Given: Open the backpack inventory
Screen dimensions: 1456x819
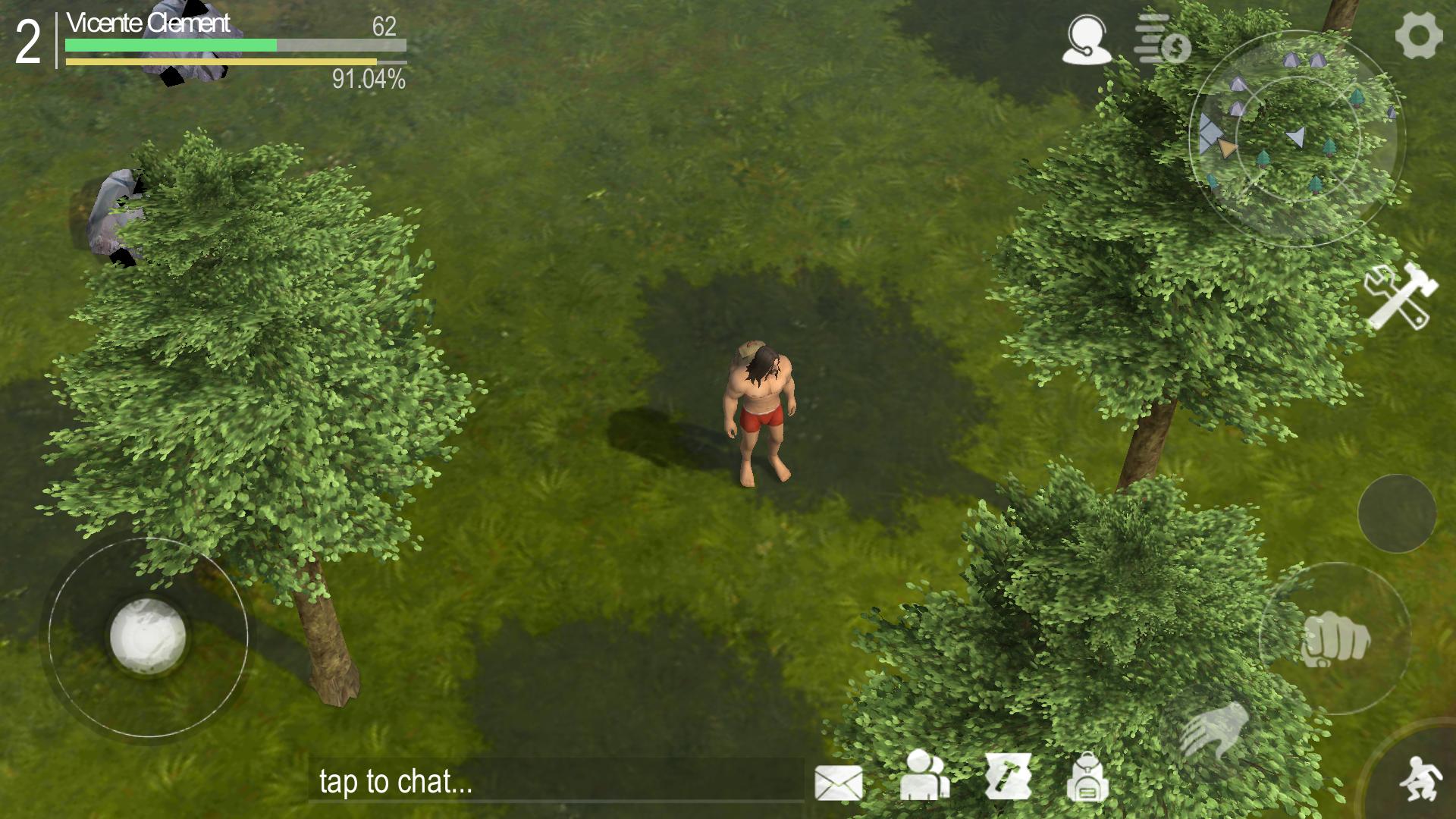Looking at the screenshot, I should tap(1087, 777).
